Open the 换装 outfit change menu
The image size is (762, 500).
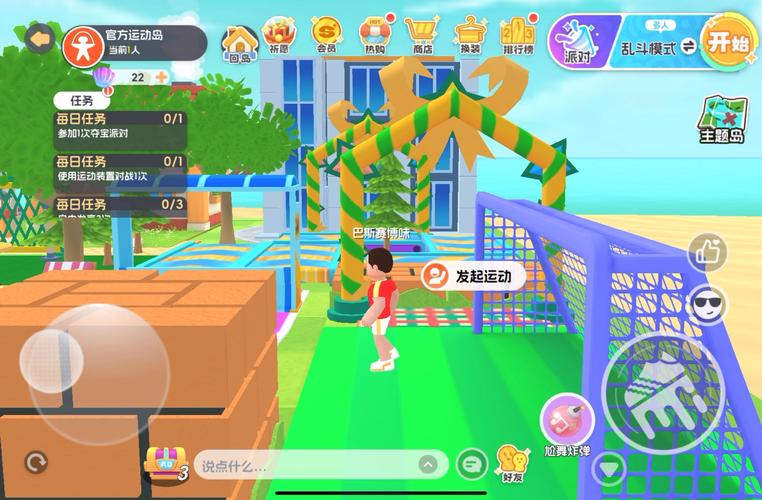(x=468, y=35)
